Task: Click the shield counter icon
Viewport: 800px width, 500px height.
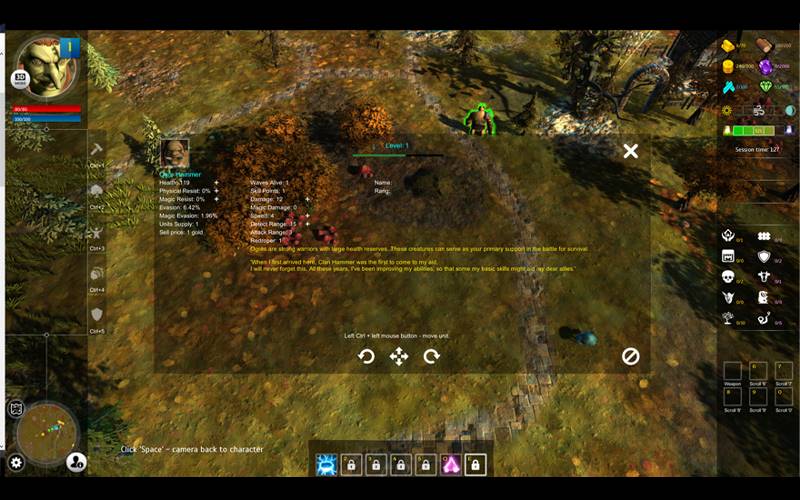Action: (764, 256)
